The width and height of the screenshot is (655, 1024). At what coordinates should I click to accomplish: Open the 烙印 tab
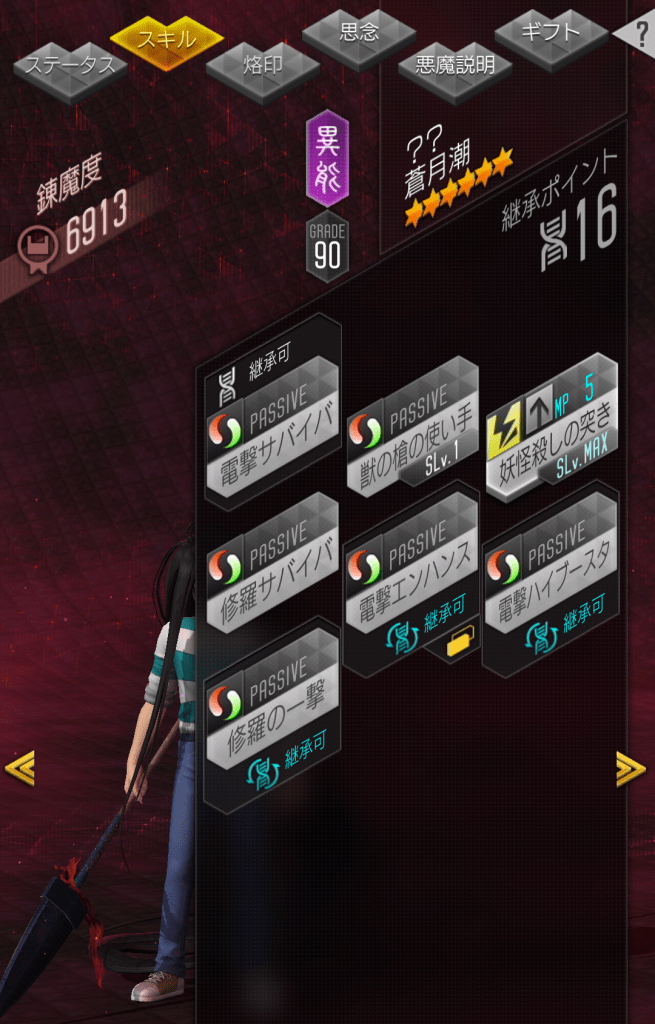pos(262,67)
